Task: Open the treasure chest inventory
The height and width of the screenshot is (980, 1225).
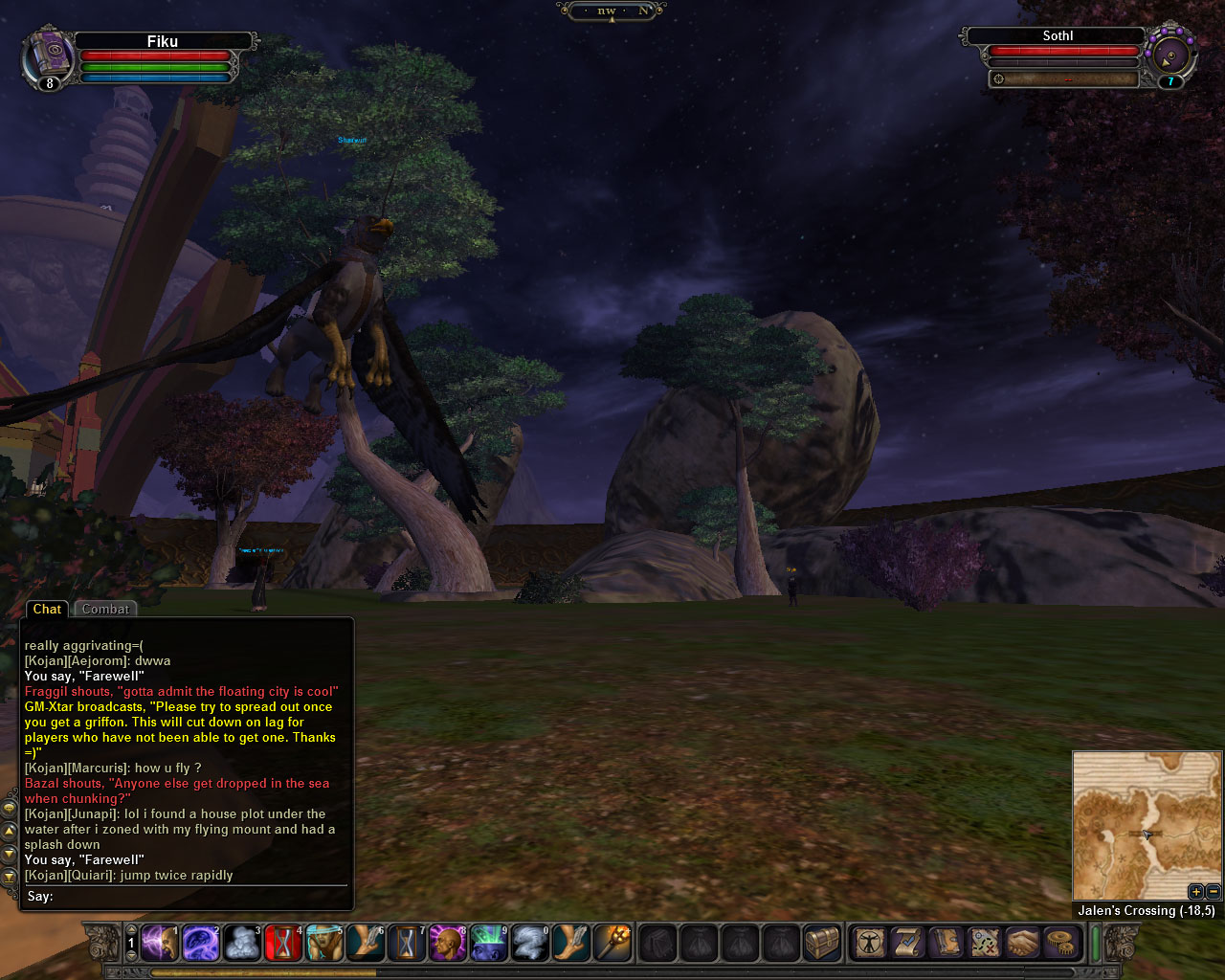Action: tap(822, 943)
